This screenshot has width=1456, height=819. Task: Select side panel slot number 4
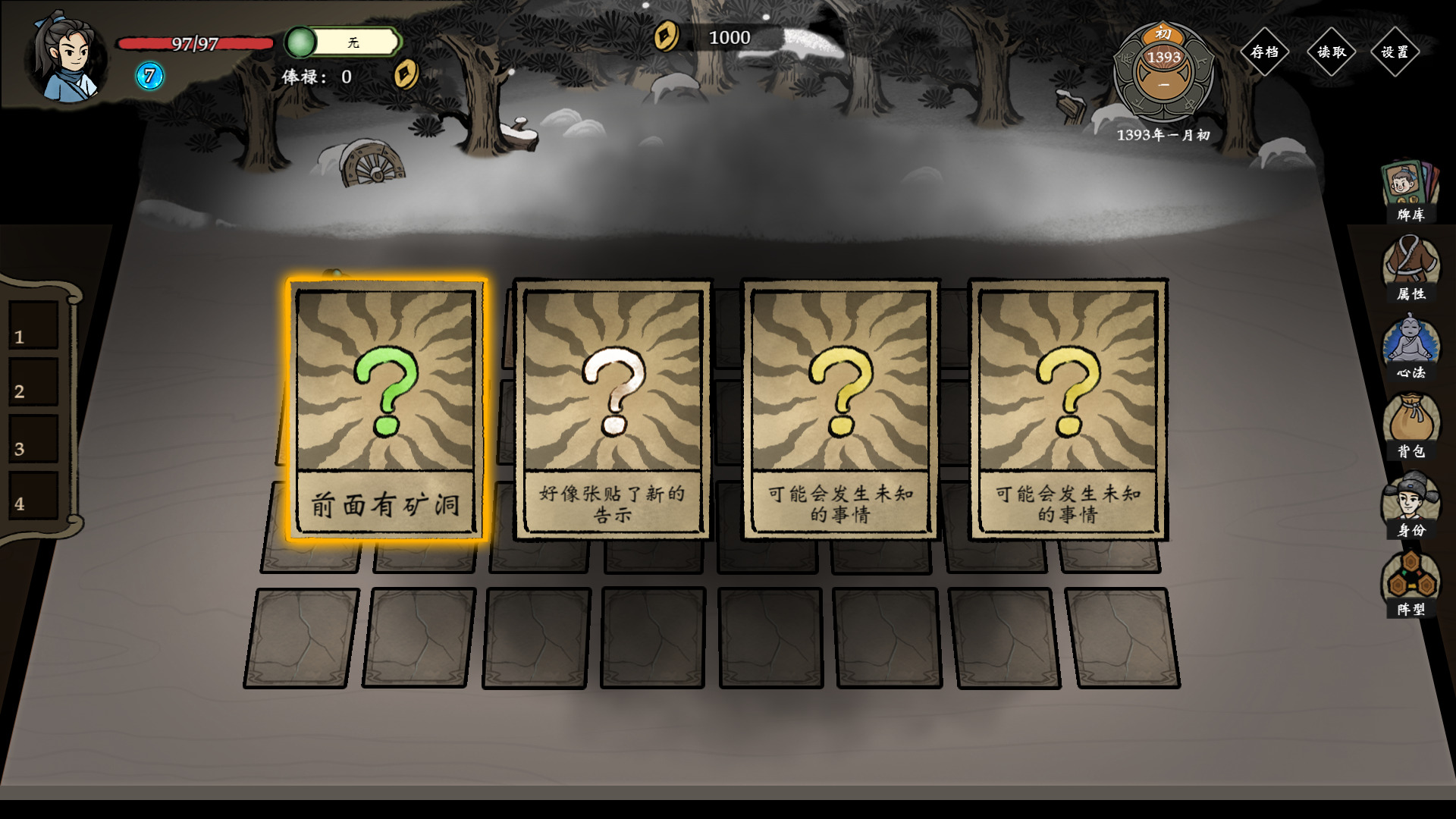coord(33,496)
